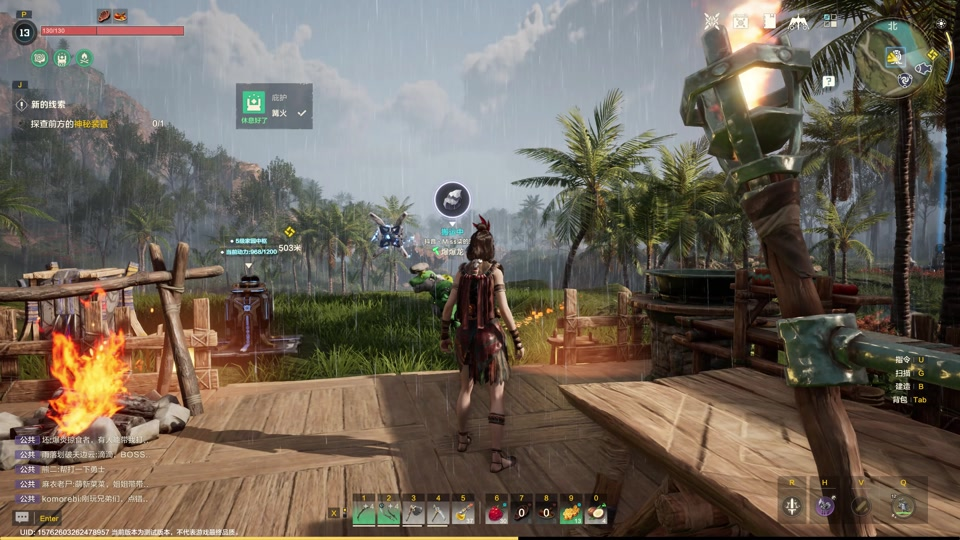Open the quest tracker "新的线索"
The image size is (960, 540).
48,104
